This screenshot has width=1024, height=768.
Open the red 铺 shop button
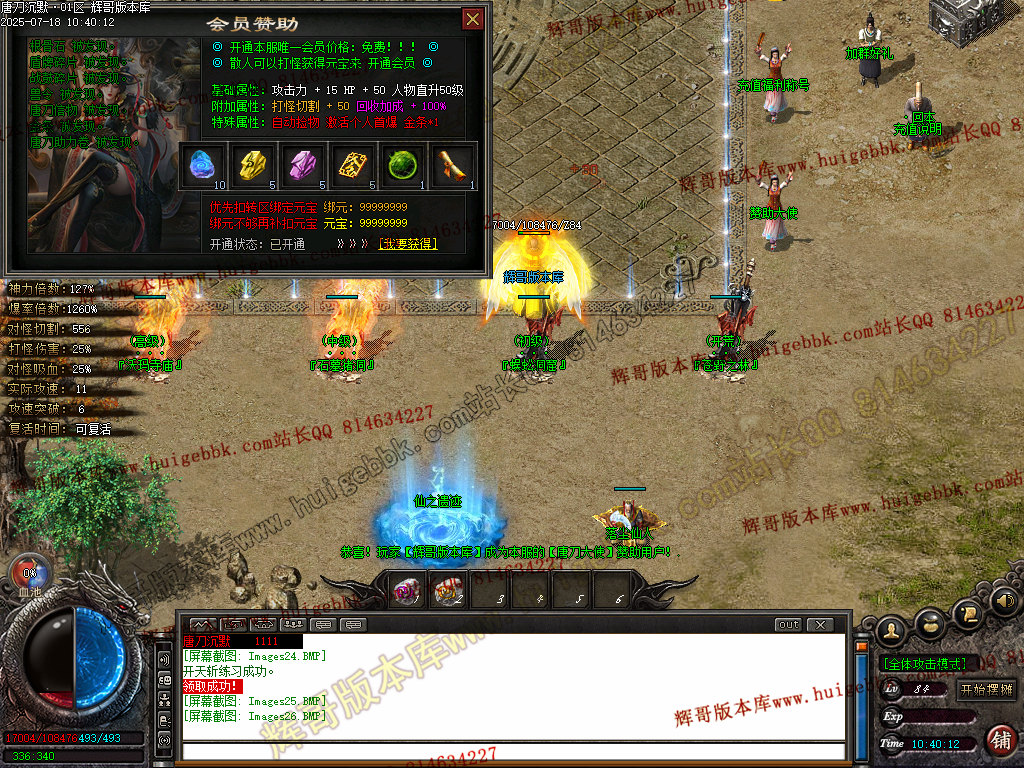click(x=999, y=740)
